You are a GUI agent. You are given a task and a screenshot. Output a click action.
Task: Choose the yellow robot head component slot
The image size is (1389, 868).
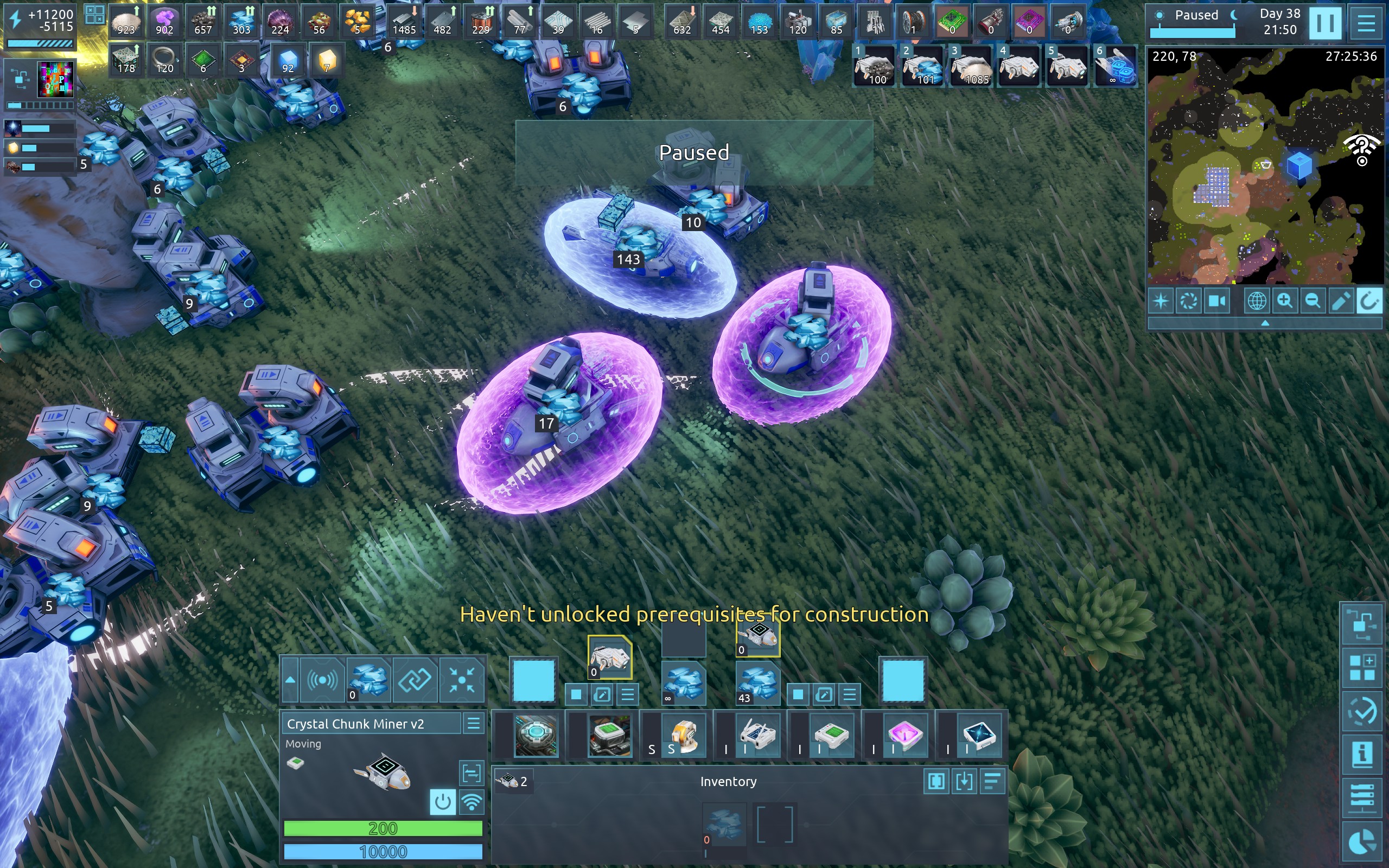coord(683,736)
